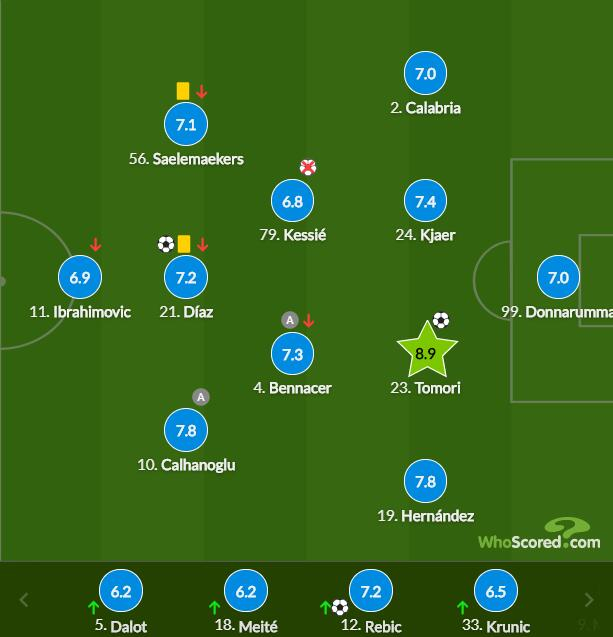Image resolution: width=613 pixels, height=637 pixels.
Task: Select Hernández's 7.8 player marker
Action: click(x=425, y=481)
